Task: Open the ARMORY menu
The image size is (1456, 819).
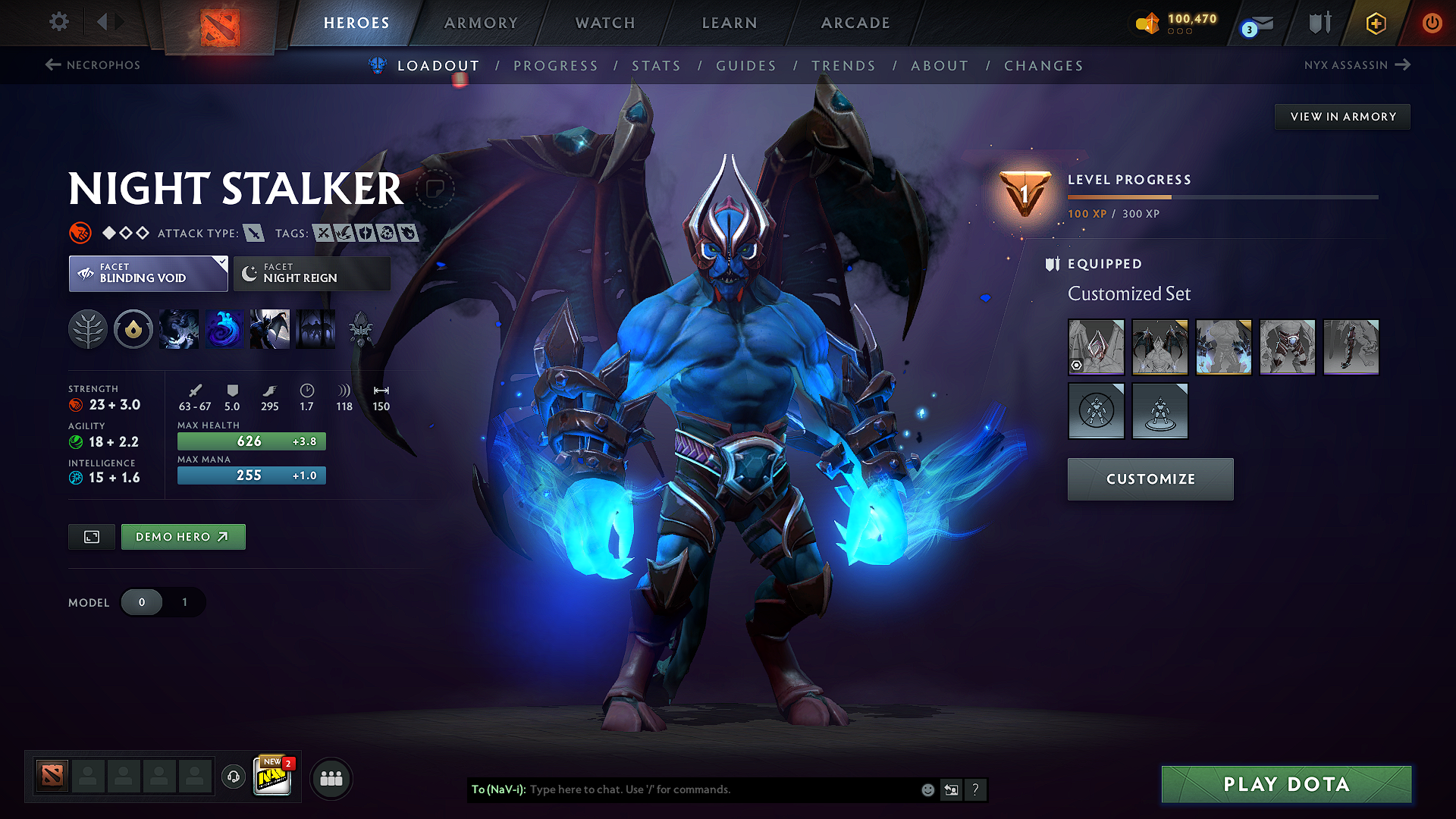Action: tap(480, 23)
